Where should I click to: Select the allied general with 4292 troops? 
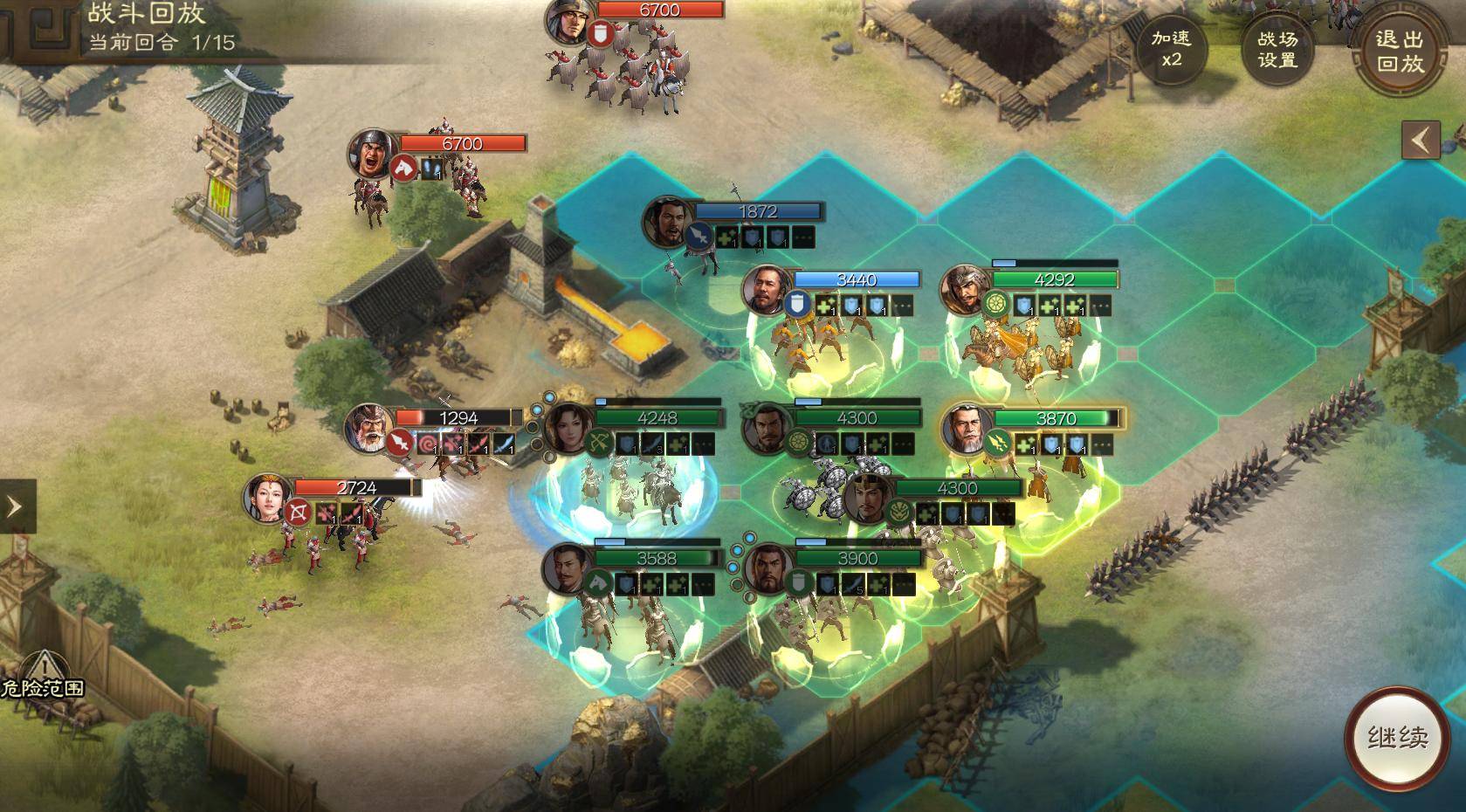(x=966, y=290)
